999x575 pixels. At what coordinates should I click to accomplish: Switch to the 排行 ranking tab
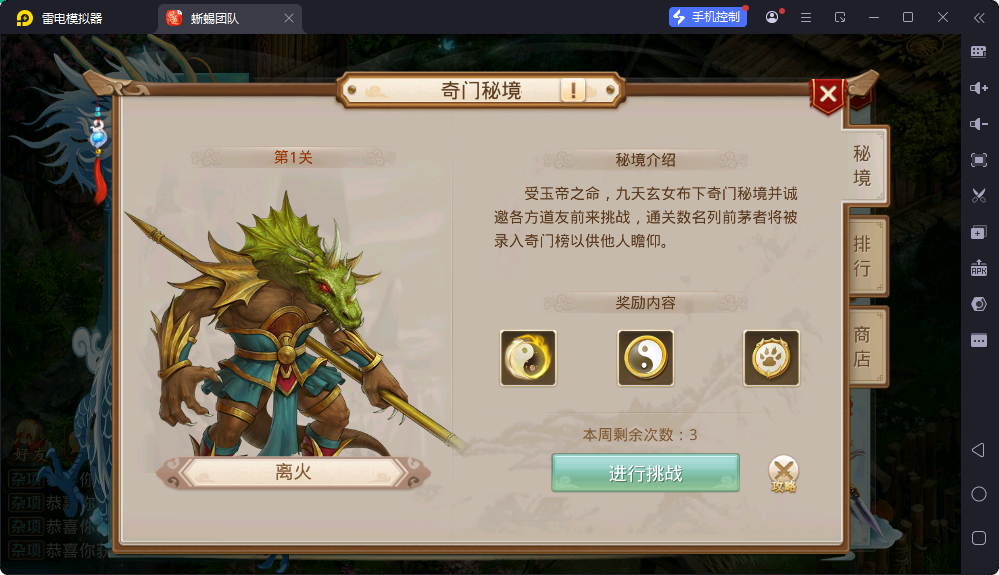point(862,256)
